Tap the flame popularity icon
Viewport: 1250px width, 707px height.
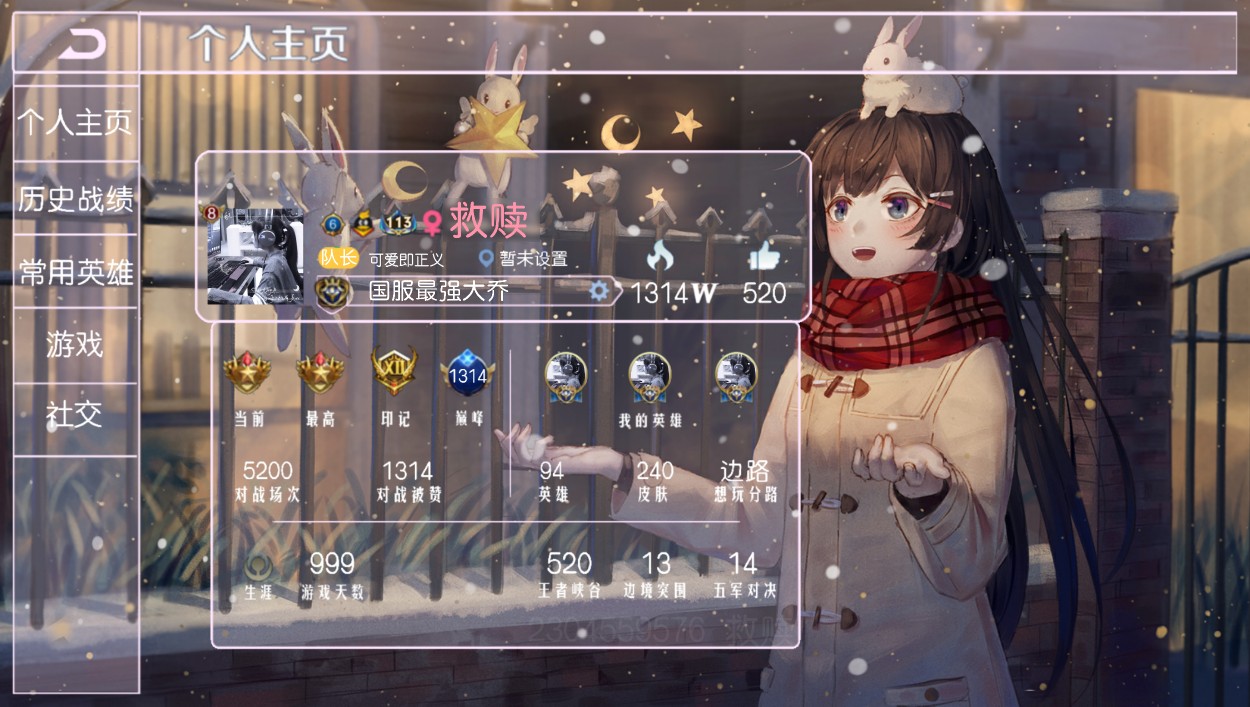pos(660,258)
